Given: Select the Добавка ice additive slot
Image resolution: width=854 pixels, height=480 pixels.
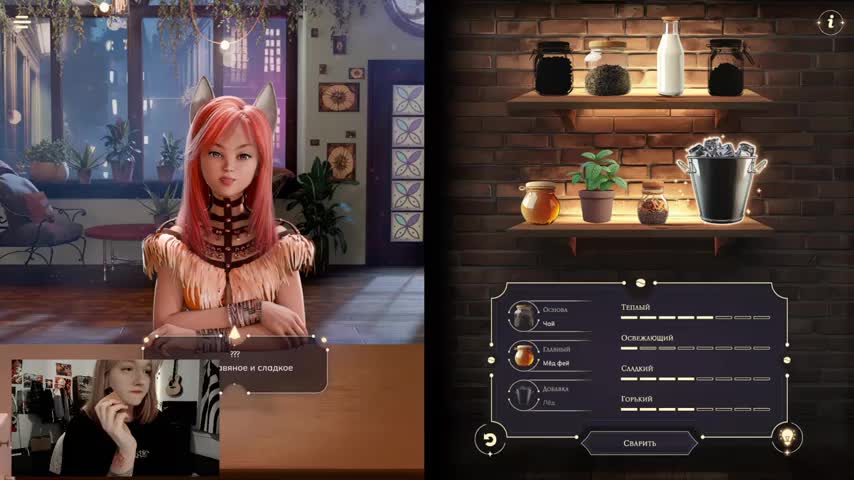Looking at the screenshot, I should coord(524,394).
